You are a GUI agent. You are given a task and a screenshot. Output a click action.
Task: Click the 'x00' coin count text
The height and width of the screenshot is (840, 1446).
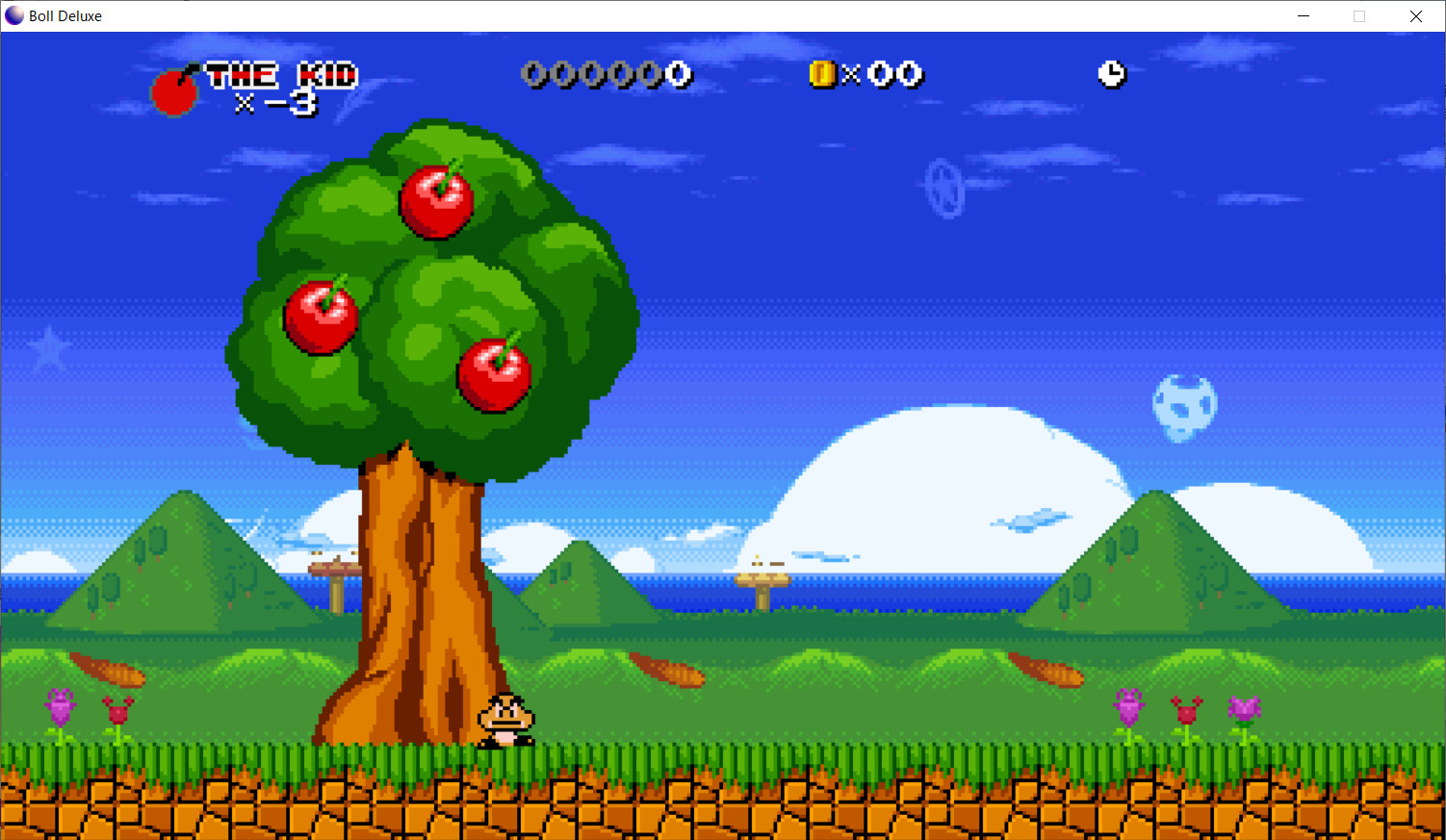coord(886,76)
